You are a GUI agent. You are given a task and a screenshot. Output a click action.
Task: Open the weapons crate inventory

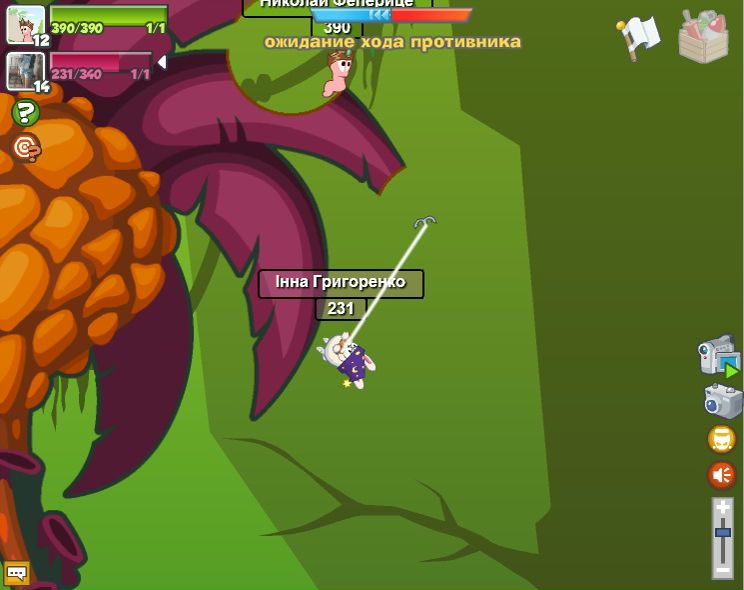[703, 37]
